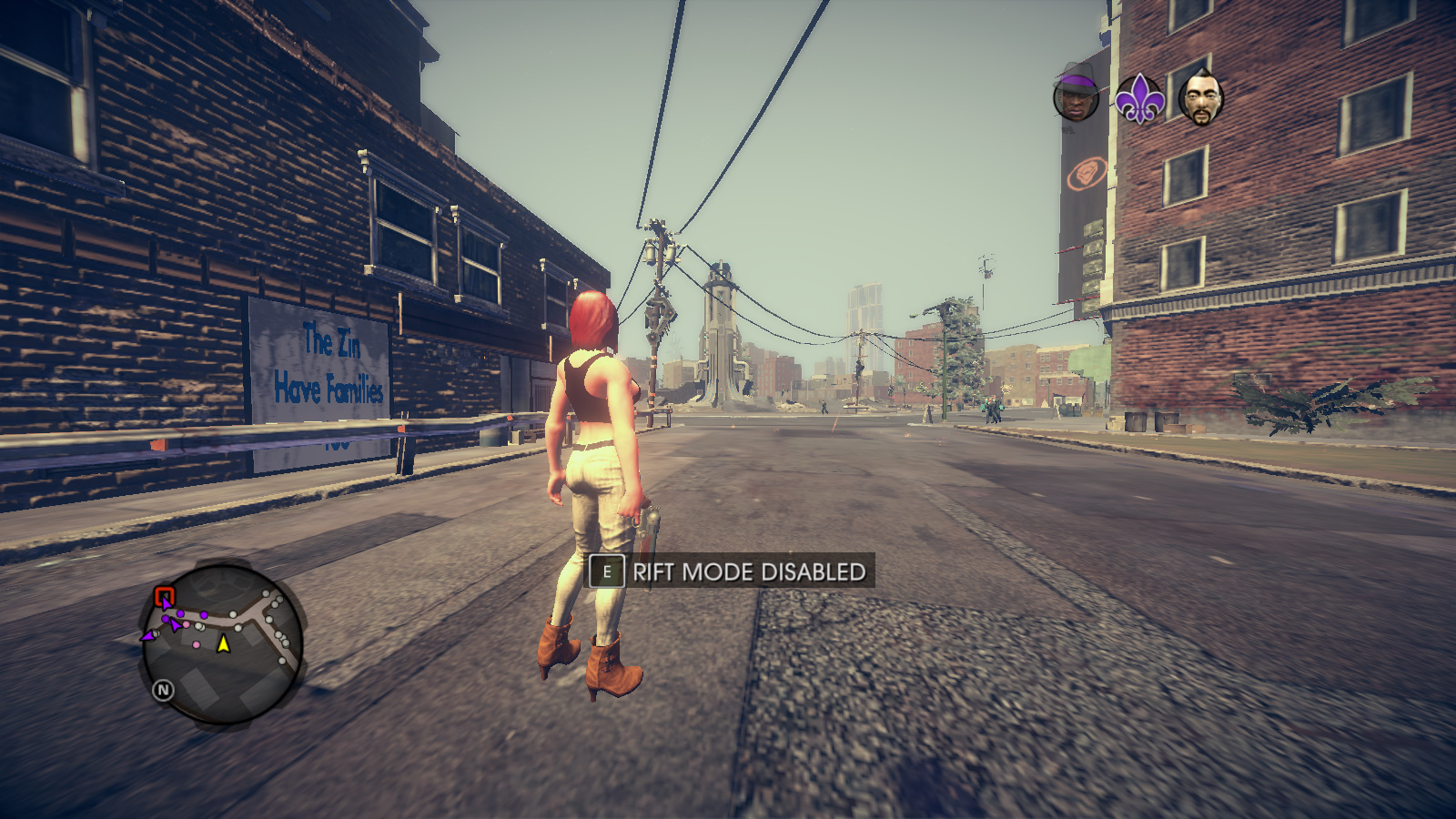Select a pink store dot on the minimap

186,624
